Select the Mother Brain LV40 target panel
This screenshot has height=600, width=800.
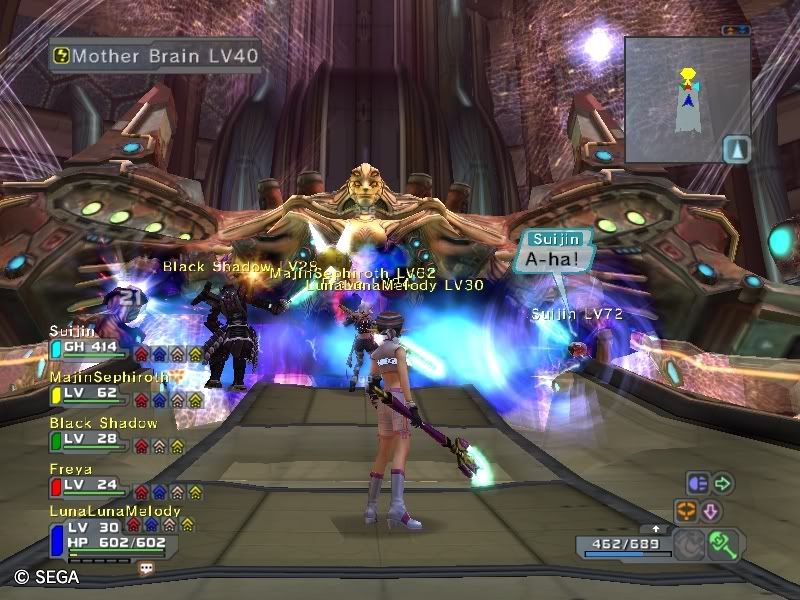coord(157,55)
